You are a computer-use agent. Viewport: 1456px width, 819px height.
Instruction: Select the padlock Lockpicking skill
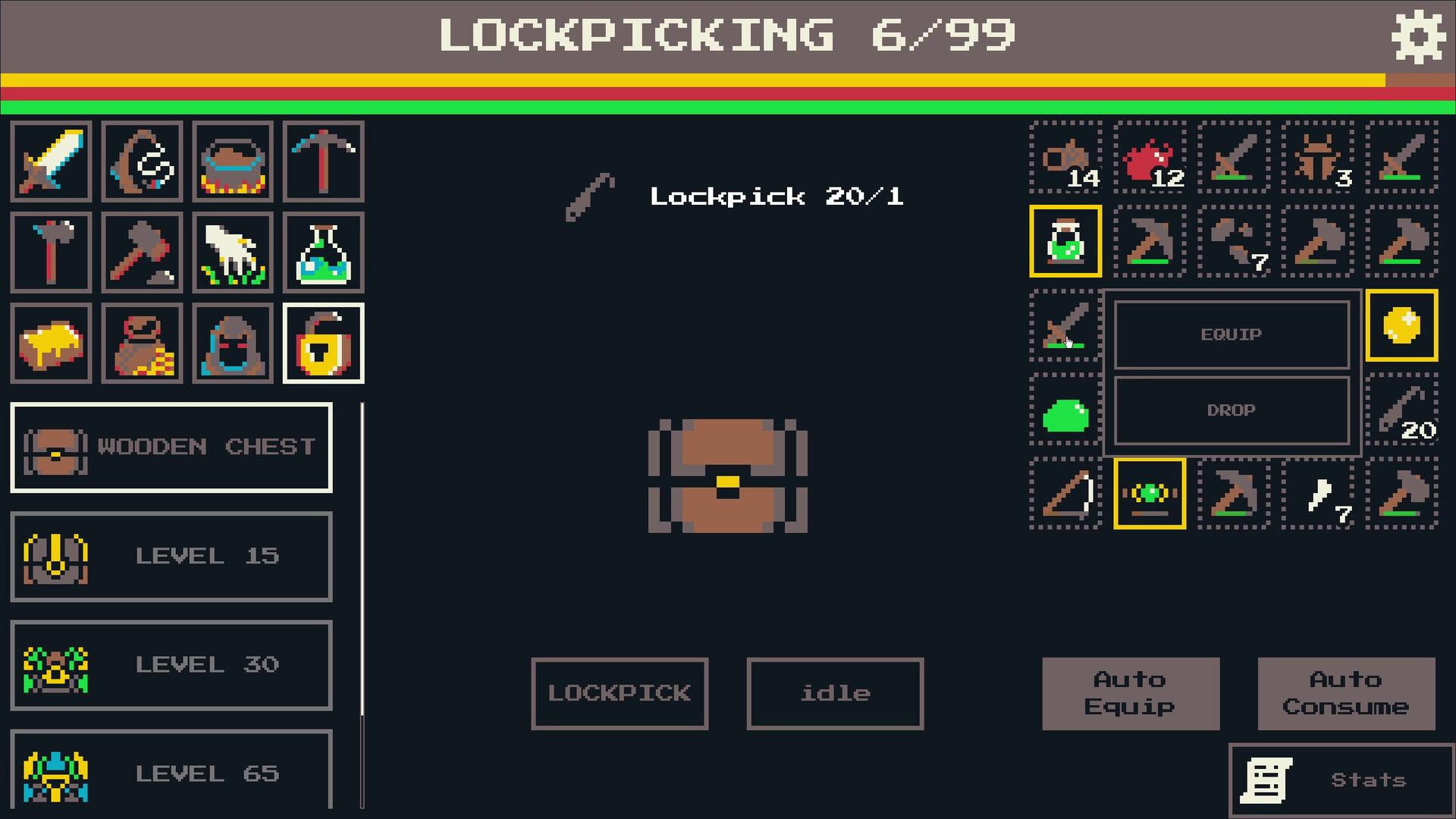[323, 343]
